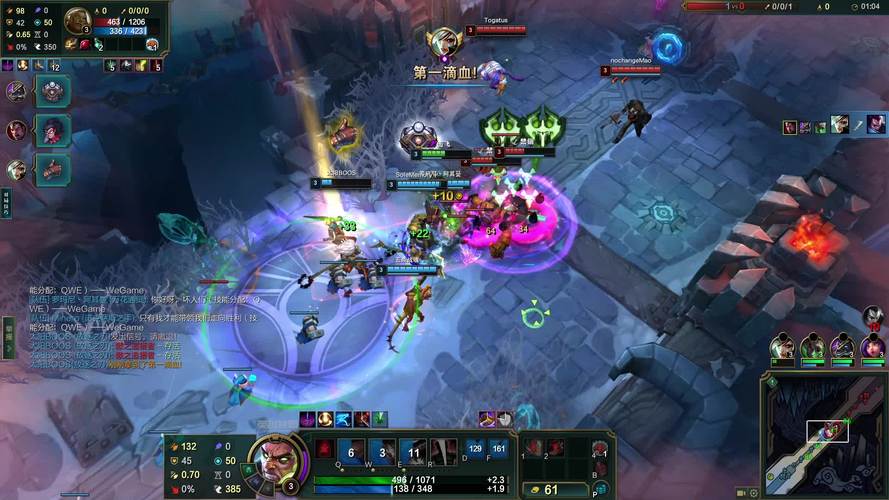Trigger the R ultimate ability
The width and height of the screenshot is (889, 500).
[x=445, y=451]
